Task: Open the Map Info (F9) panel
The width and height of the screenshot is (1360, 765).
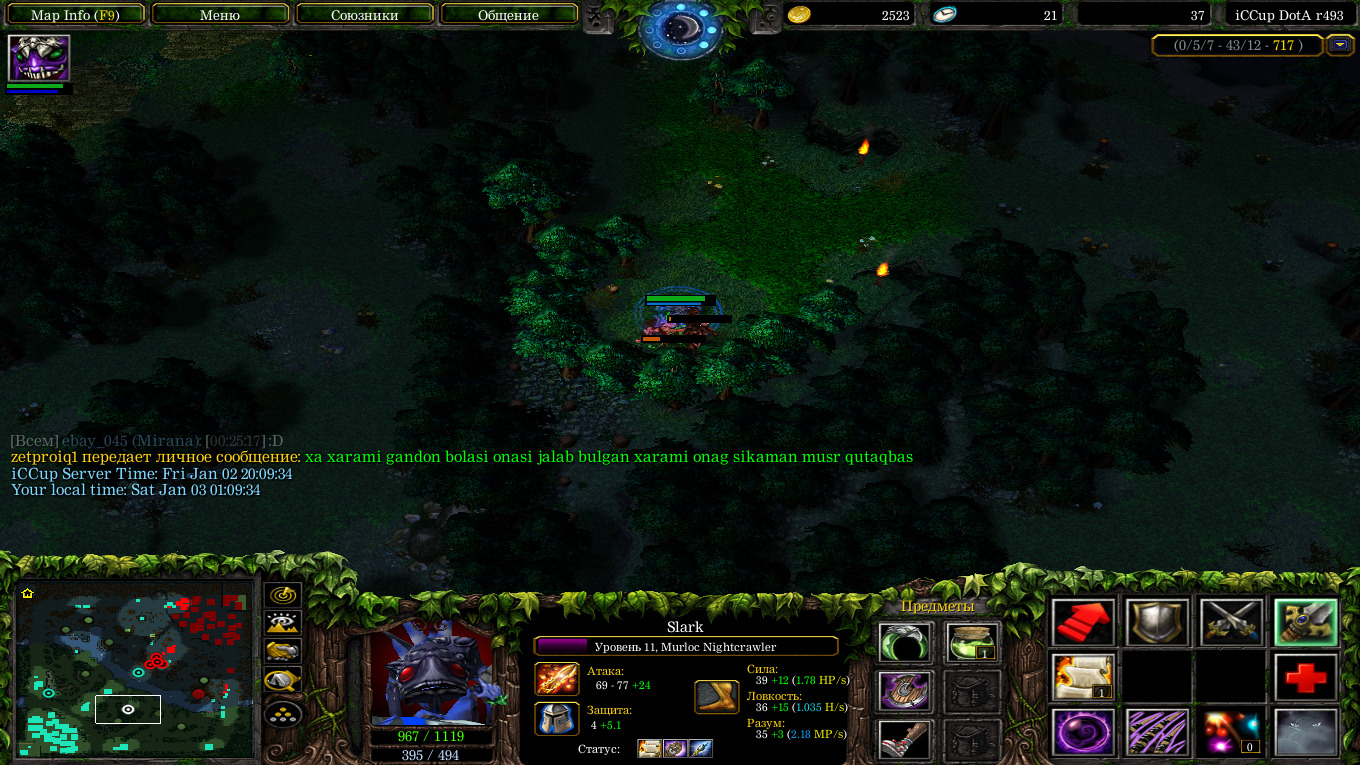Action: click(x=75, y=15)
